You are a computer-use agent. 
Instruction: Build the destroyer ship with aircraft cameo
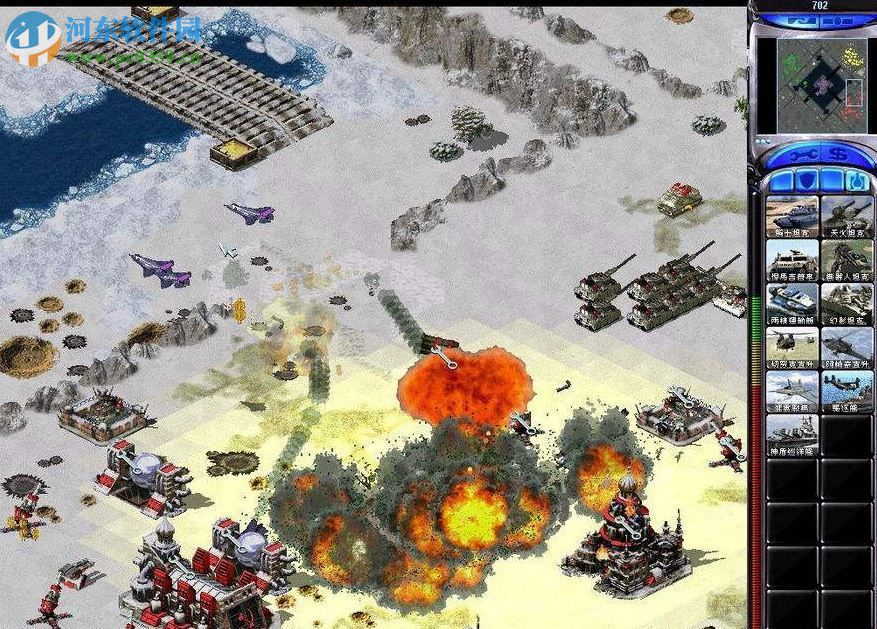coord(846,391)
